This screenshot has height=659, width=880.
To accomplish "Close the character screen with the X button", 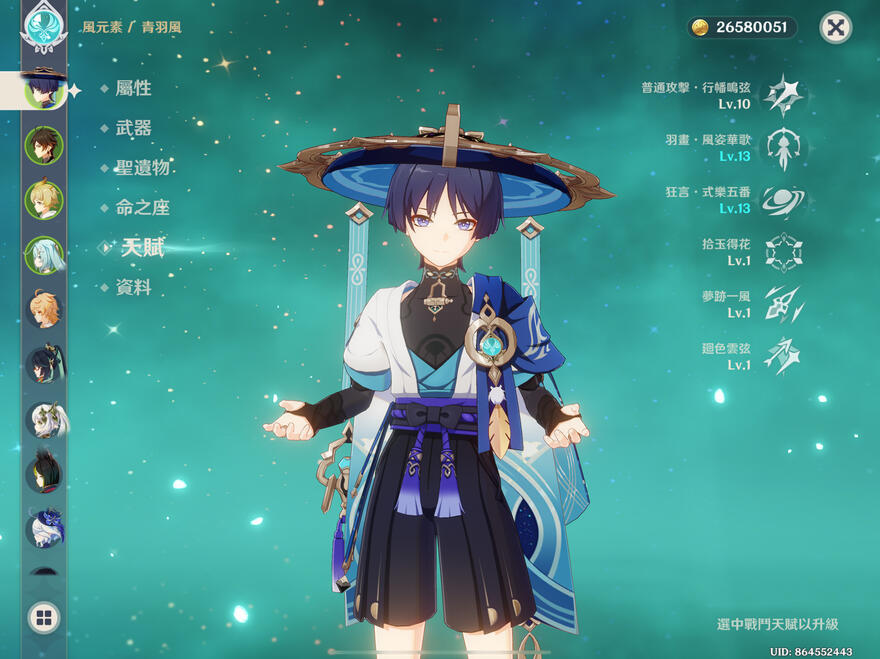I will (x=835, y=27).
